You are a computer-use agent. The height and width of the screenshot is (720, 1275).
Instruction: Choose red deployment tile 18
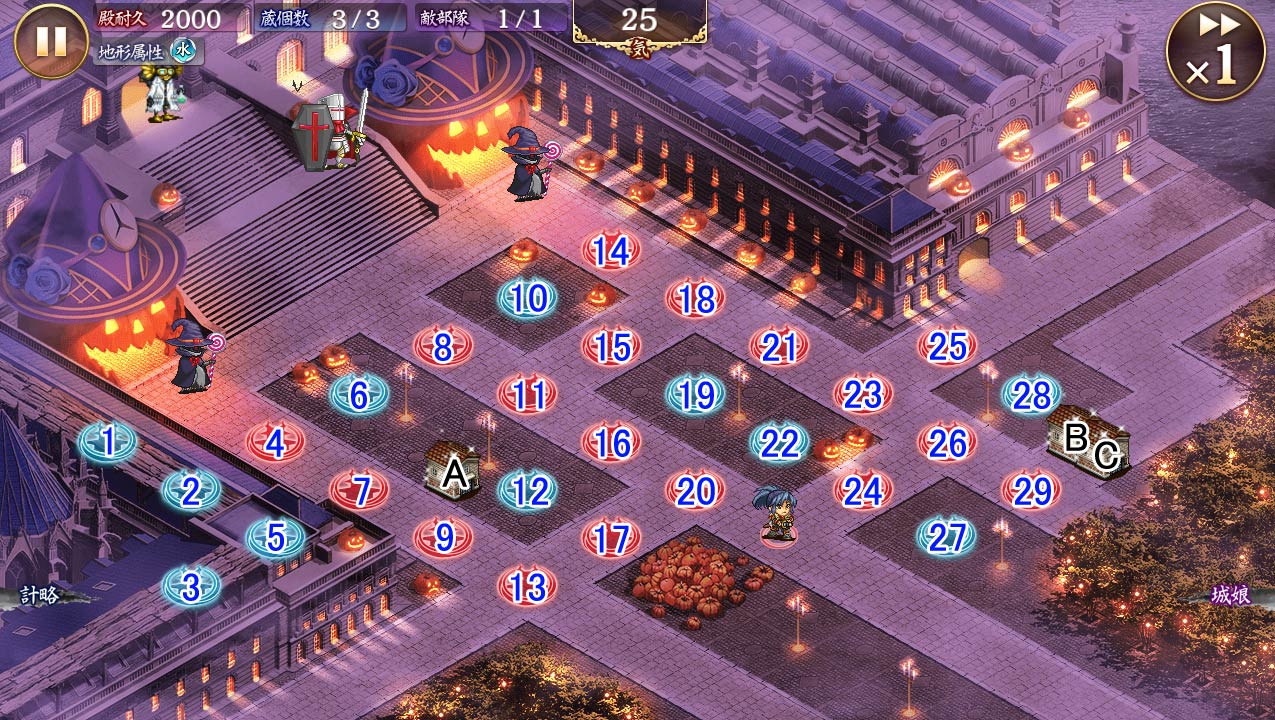point(695,298)
